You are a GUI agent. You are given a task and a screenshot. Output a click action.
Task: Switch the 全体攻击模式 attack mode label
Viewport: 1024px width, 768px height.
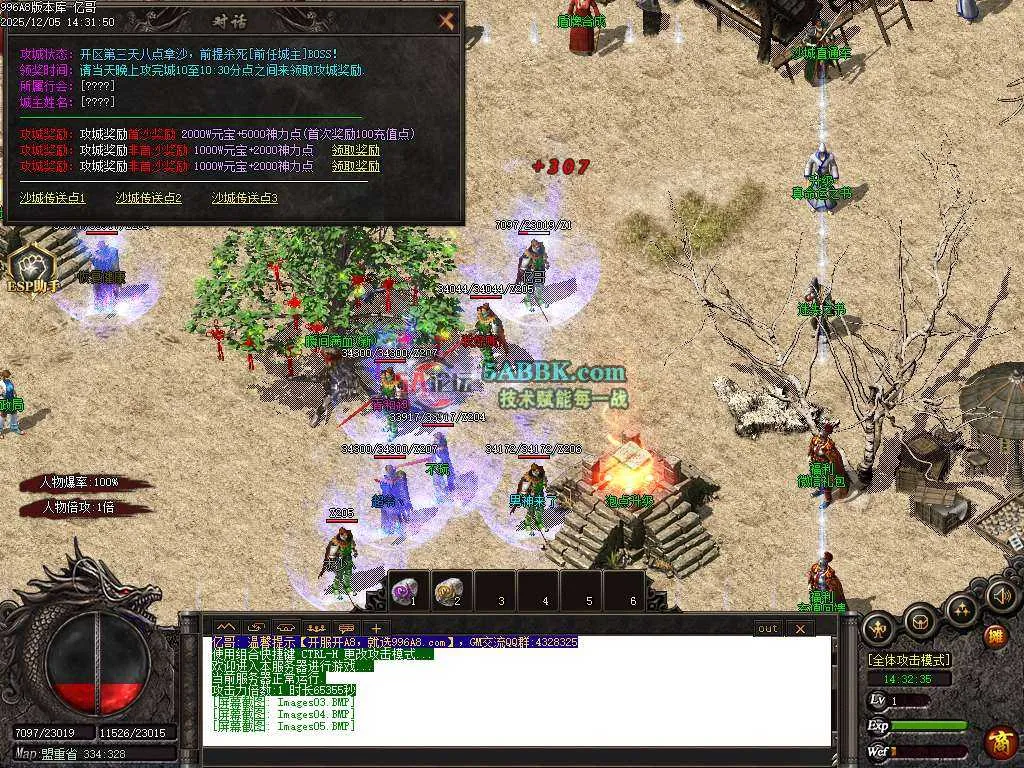(908, 660)
